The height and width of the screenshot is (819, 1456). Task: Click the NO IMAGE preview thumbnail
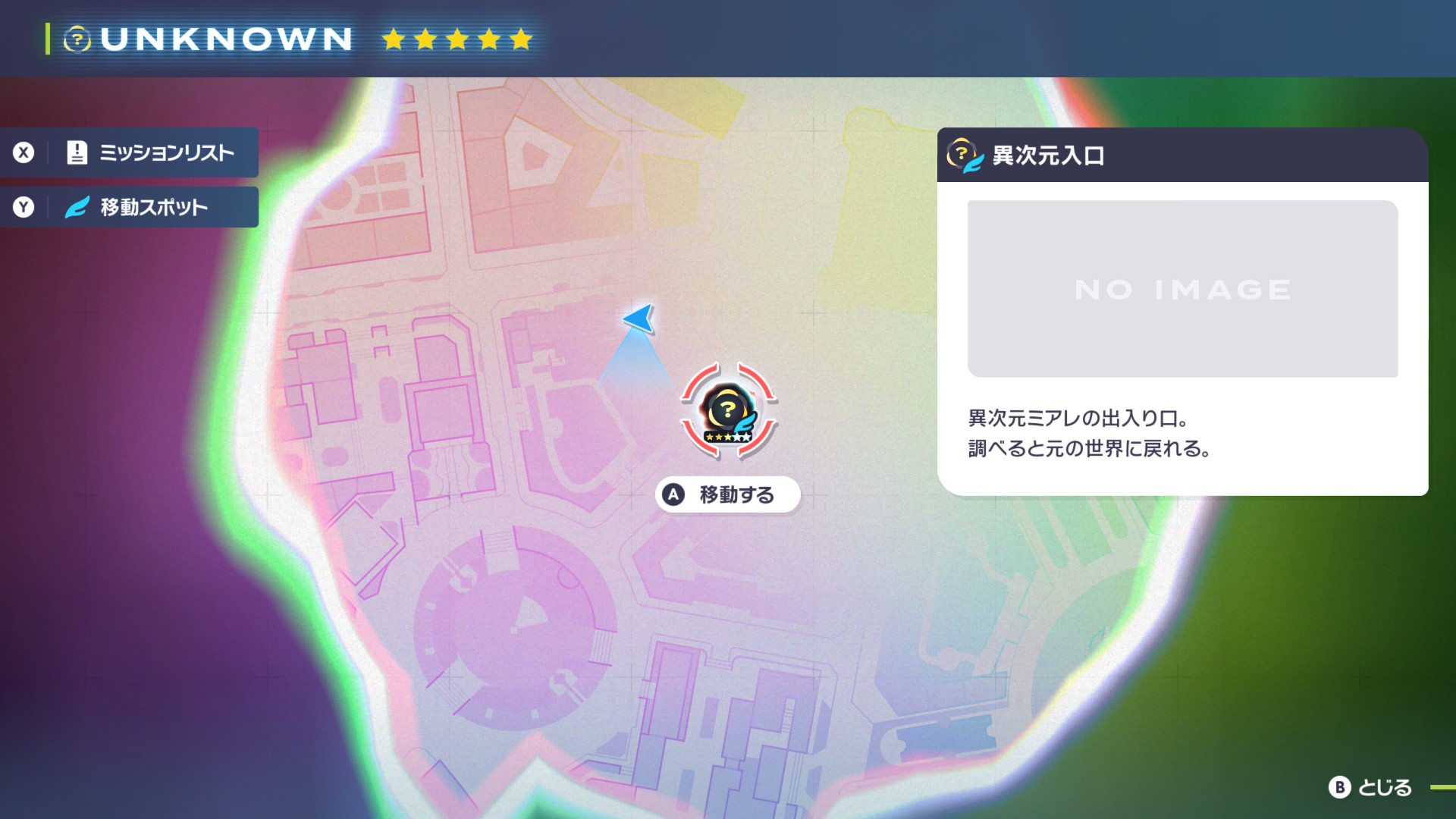click(1182, 289)
